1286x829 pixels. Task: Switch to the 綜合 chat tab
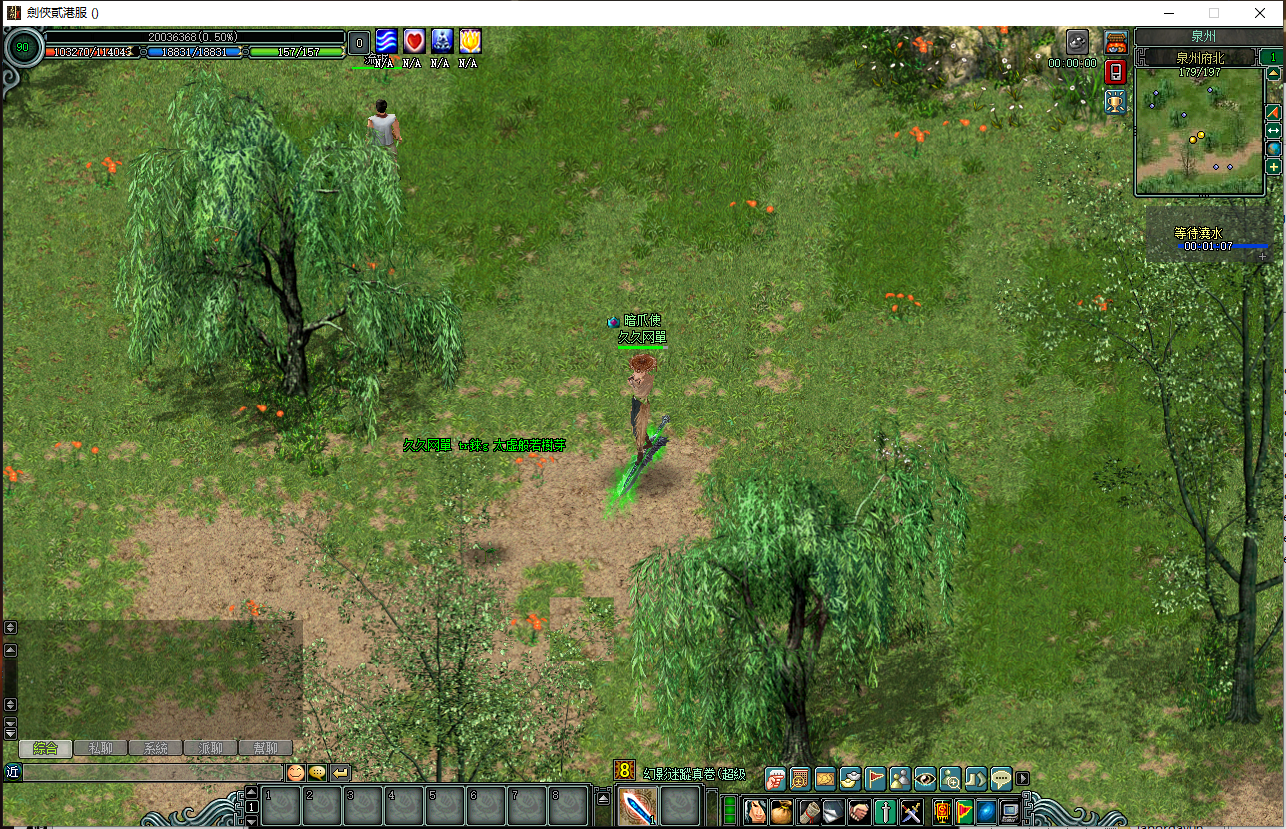(x=45, y=748)
